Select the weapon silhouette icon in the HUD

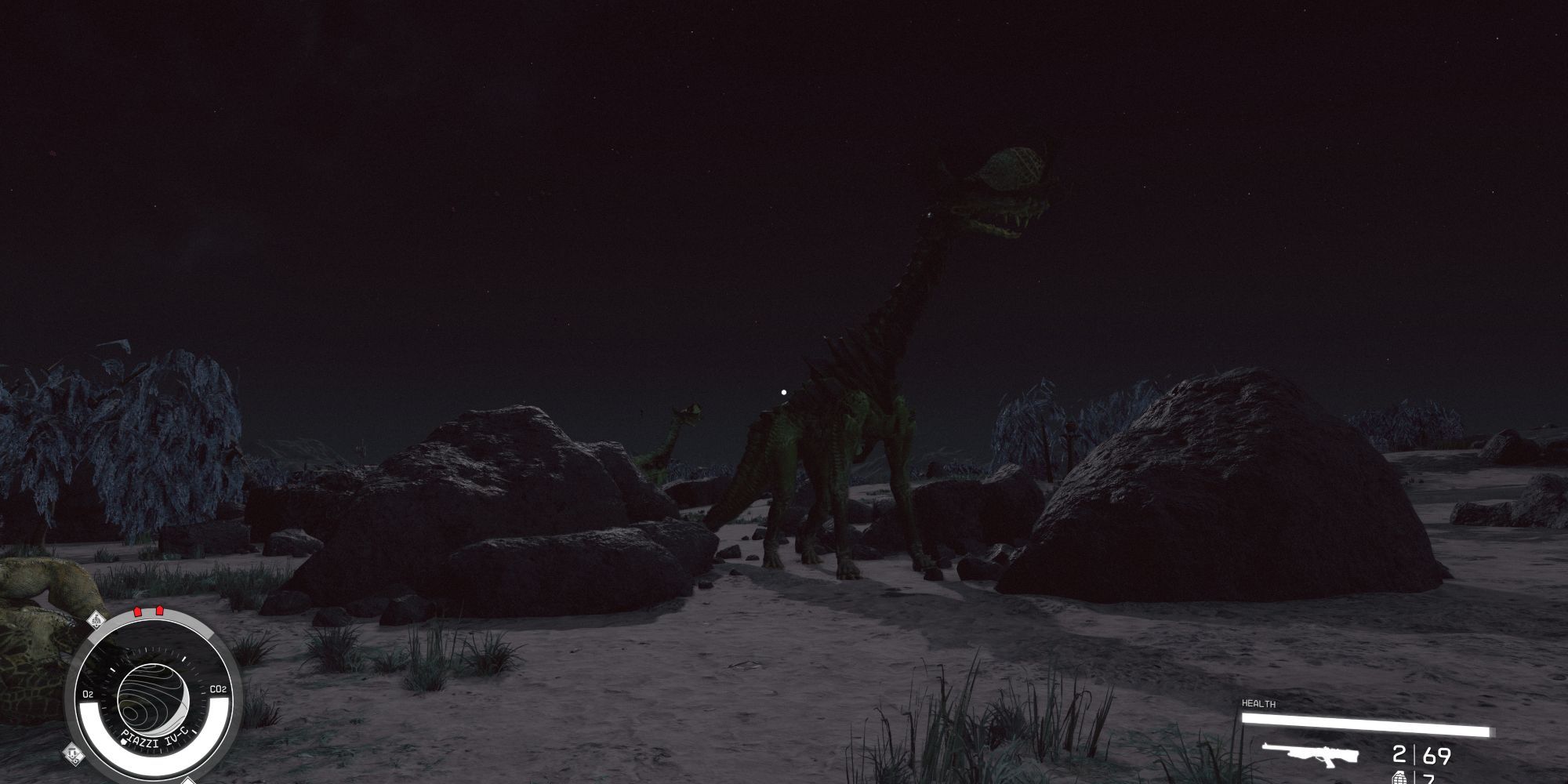click(x=1313, y=755)
